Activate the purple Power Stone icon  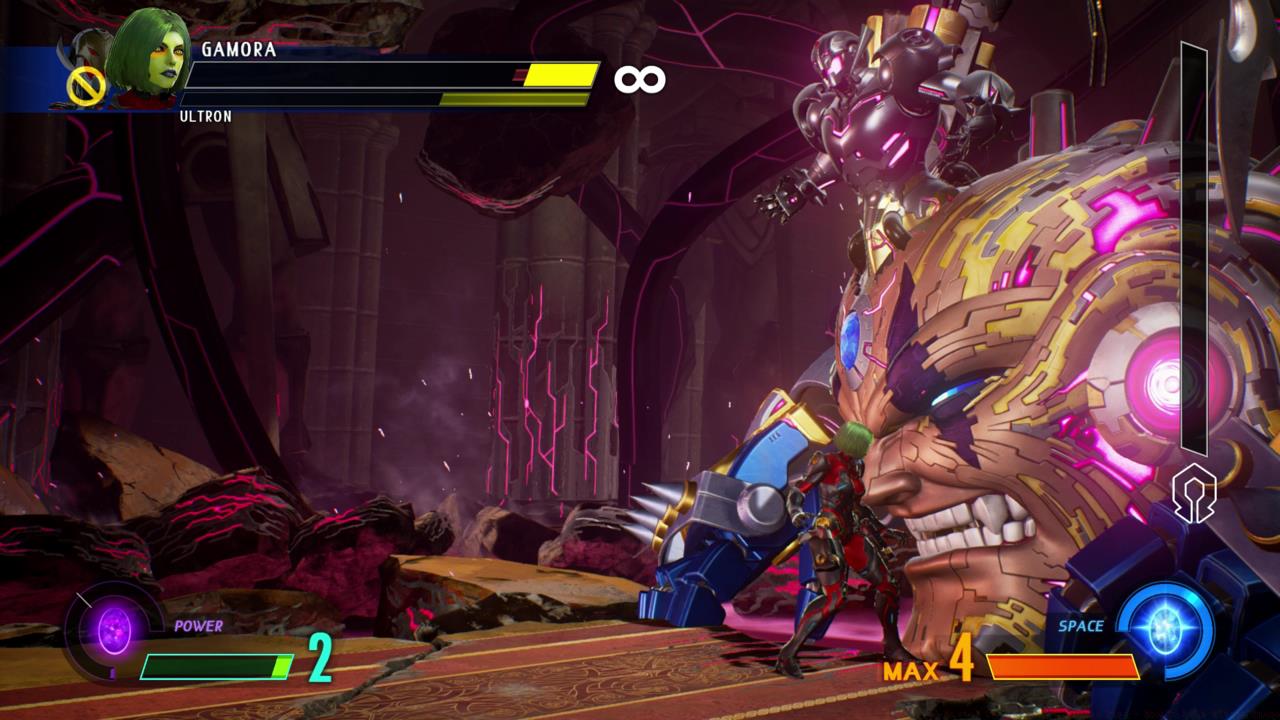point(114,632)
